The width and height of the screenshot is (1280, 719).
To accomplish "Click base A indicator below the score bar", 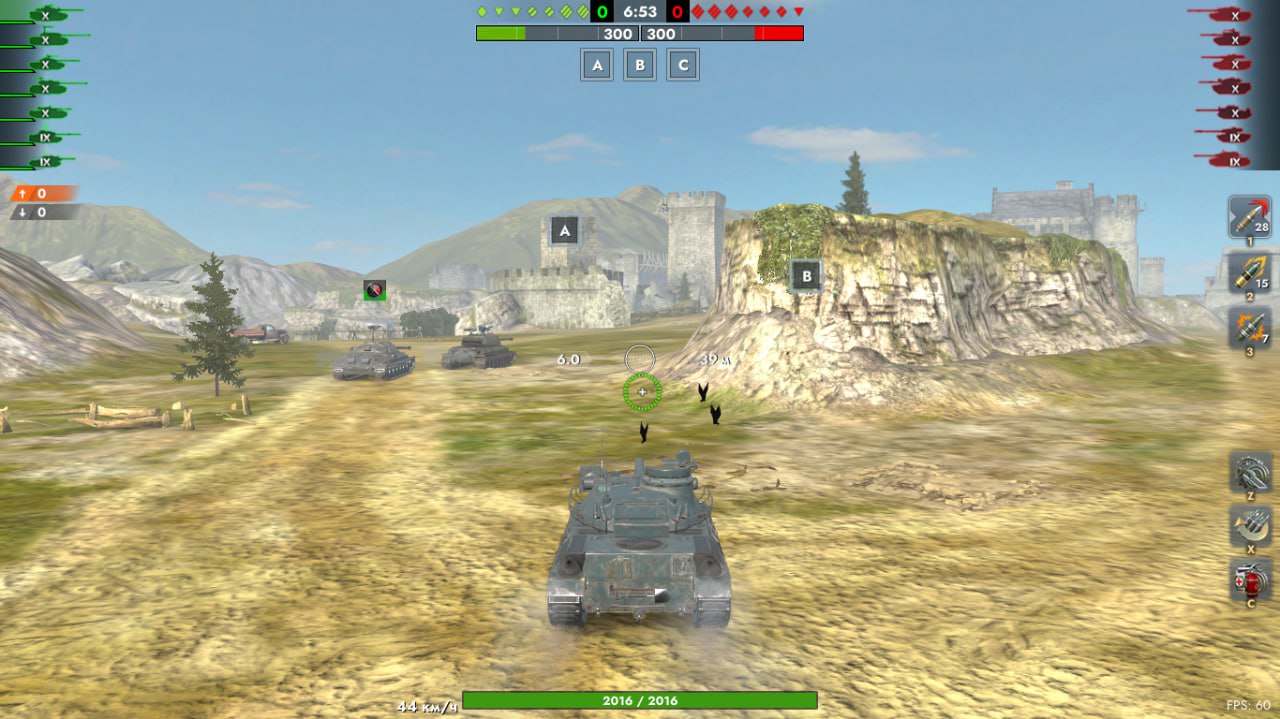I will tap(597, 65).
